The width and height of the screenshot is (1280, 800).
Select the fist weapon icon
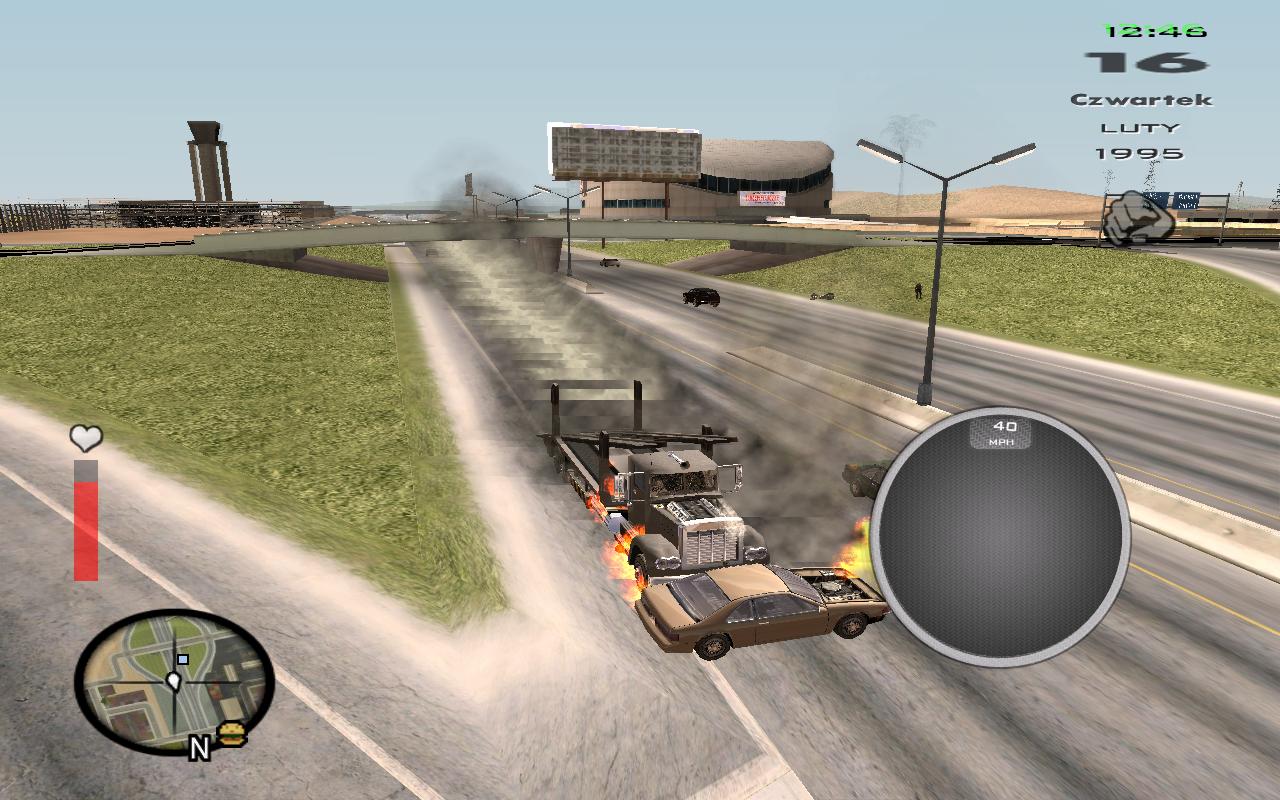tap(1138, 217)
